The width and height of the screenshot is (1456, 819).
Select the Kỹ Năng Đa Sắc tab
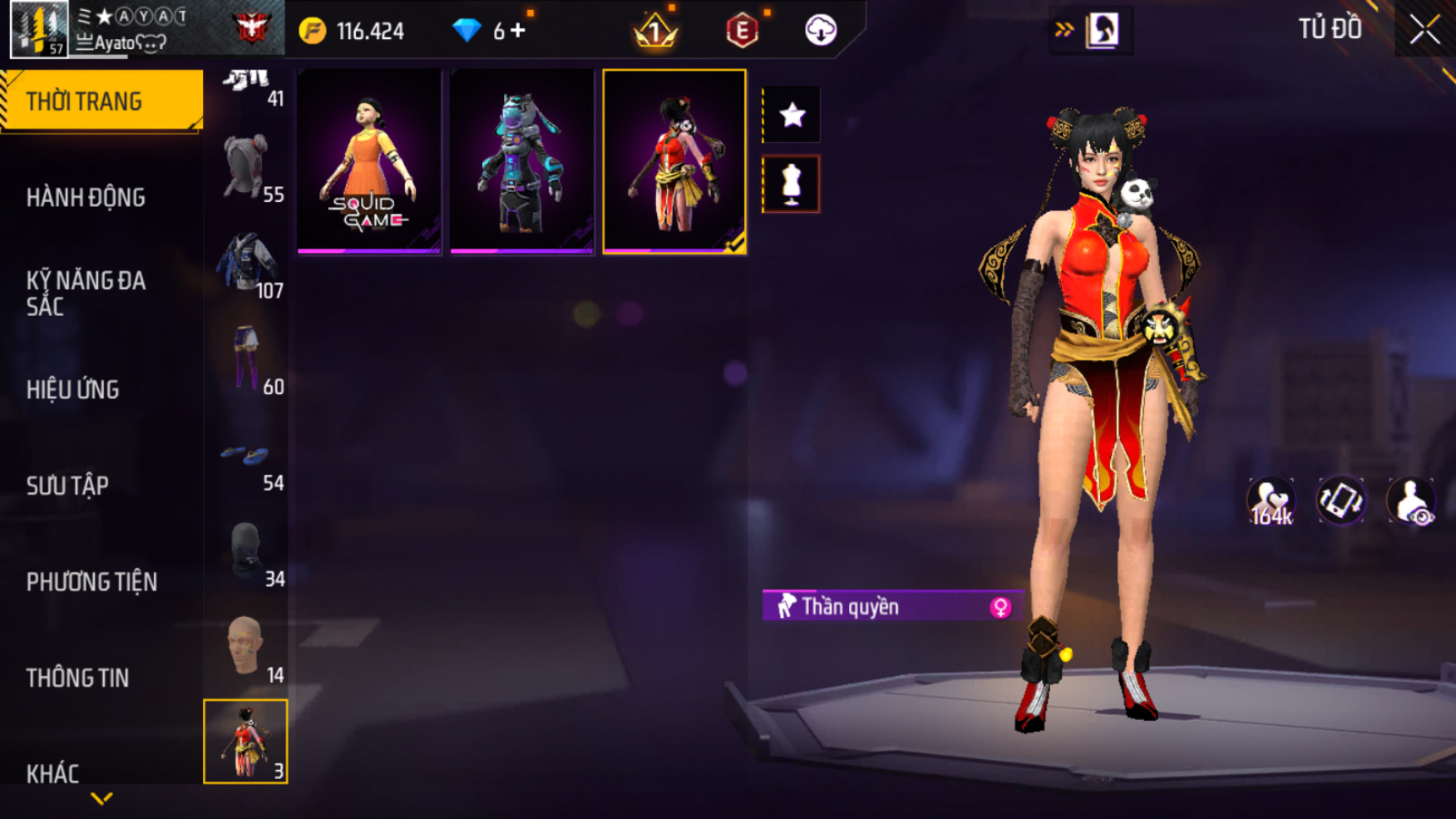[86, 293]
